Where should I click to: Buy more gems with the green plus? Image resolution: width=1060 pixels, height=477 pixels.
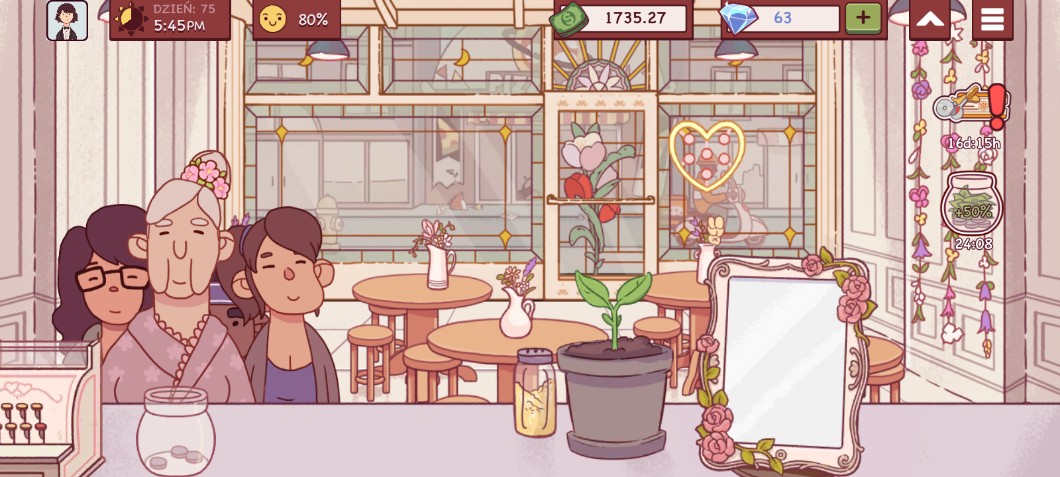point(862,18)
